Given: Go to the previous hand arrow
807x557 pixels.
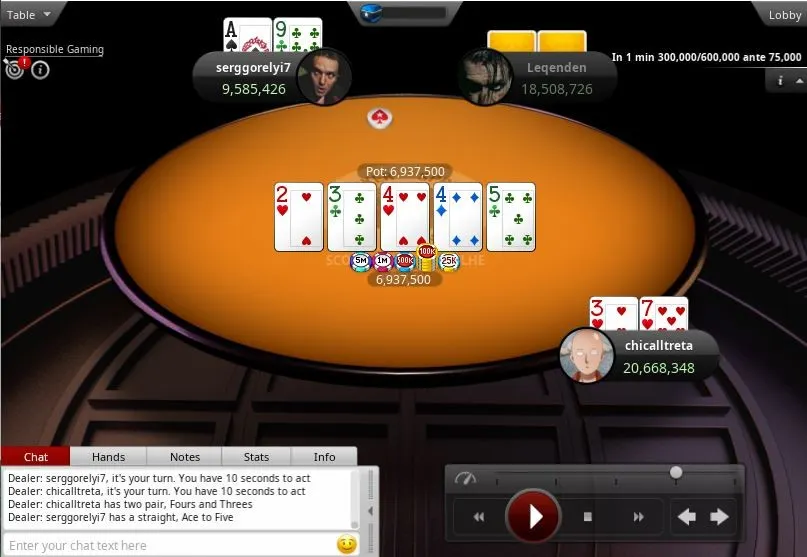Looking at the screenshot, I should [x=687, y=517].
